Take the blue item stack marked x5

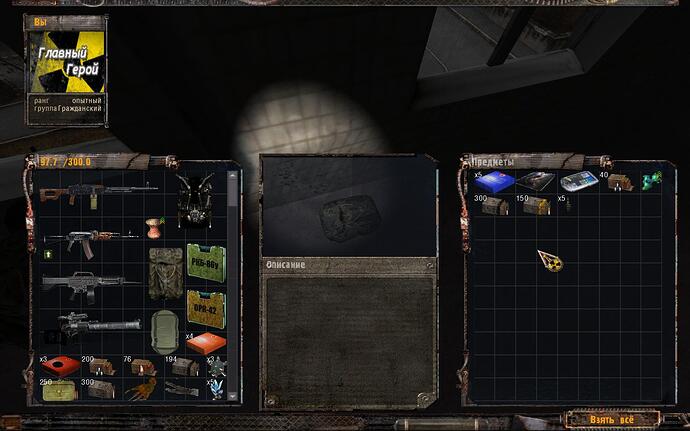click(x=497, y=181)
